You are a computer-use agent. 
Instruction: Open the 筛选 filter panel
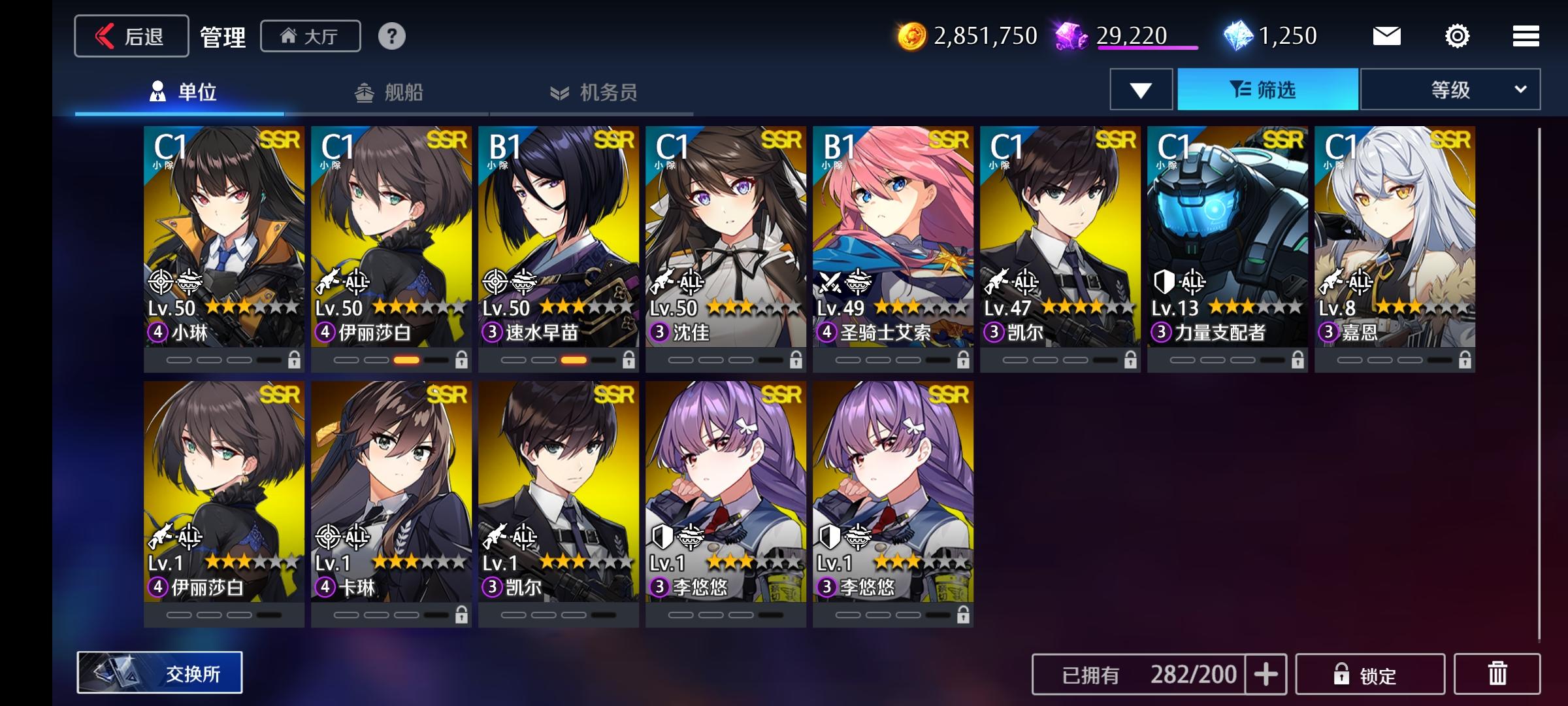point(1267,90)
